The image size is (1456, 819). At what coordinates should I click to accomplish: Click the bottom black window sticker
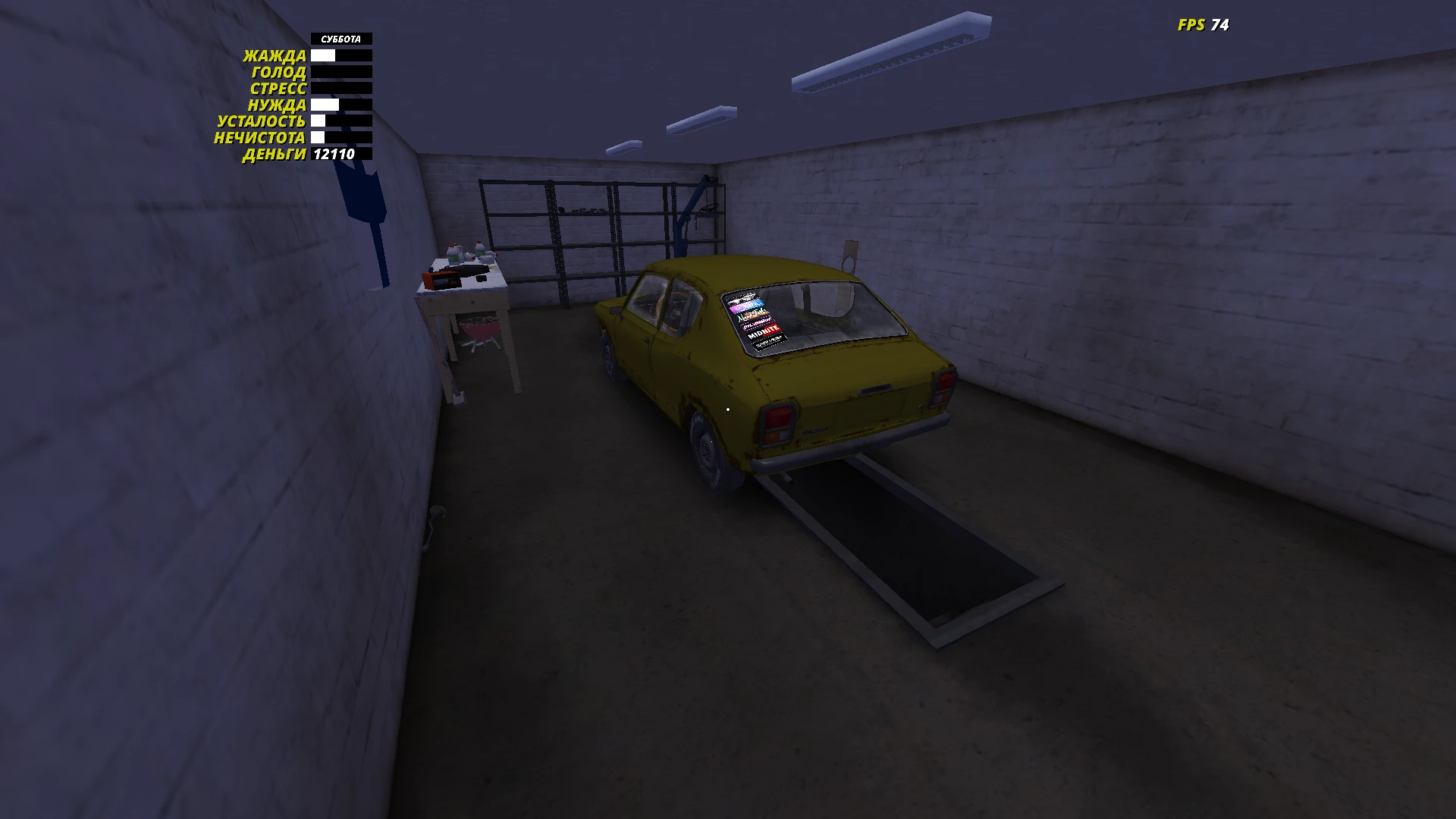coord(767,343)
